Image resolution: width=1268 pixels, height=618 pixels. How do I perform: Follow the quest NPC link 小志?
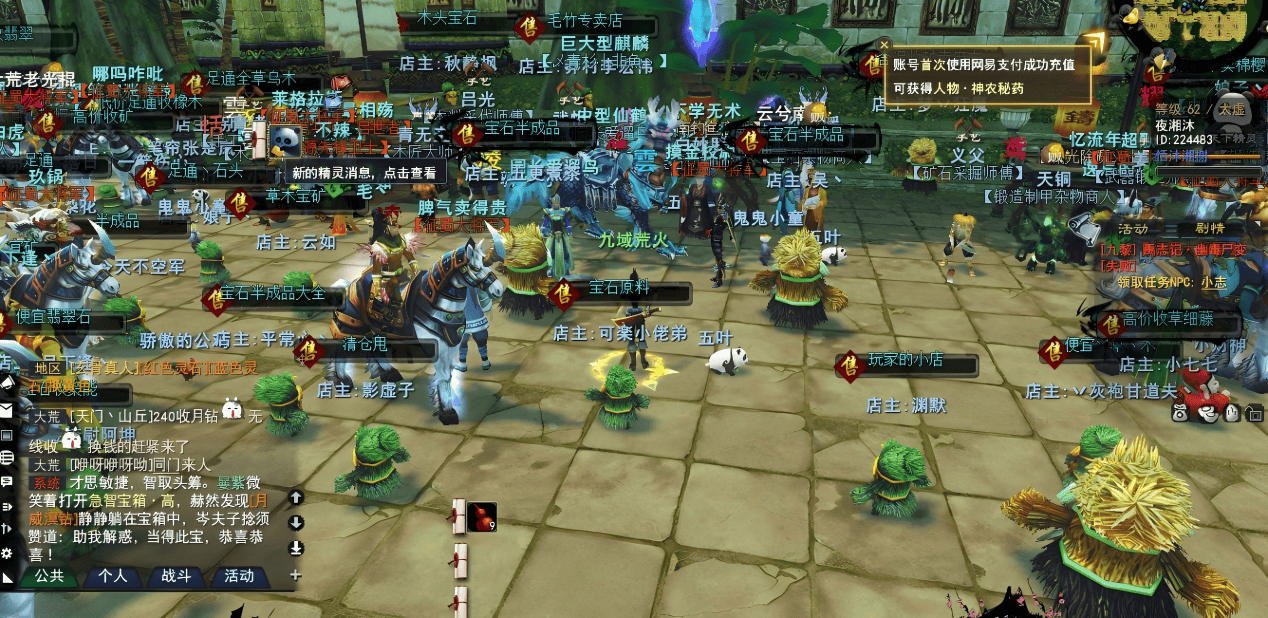point(1214,282)
